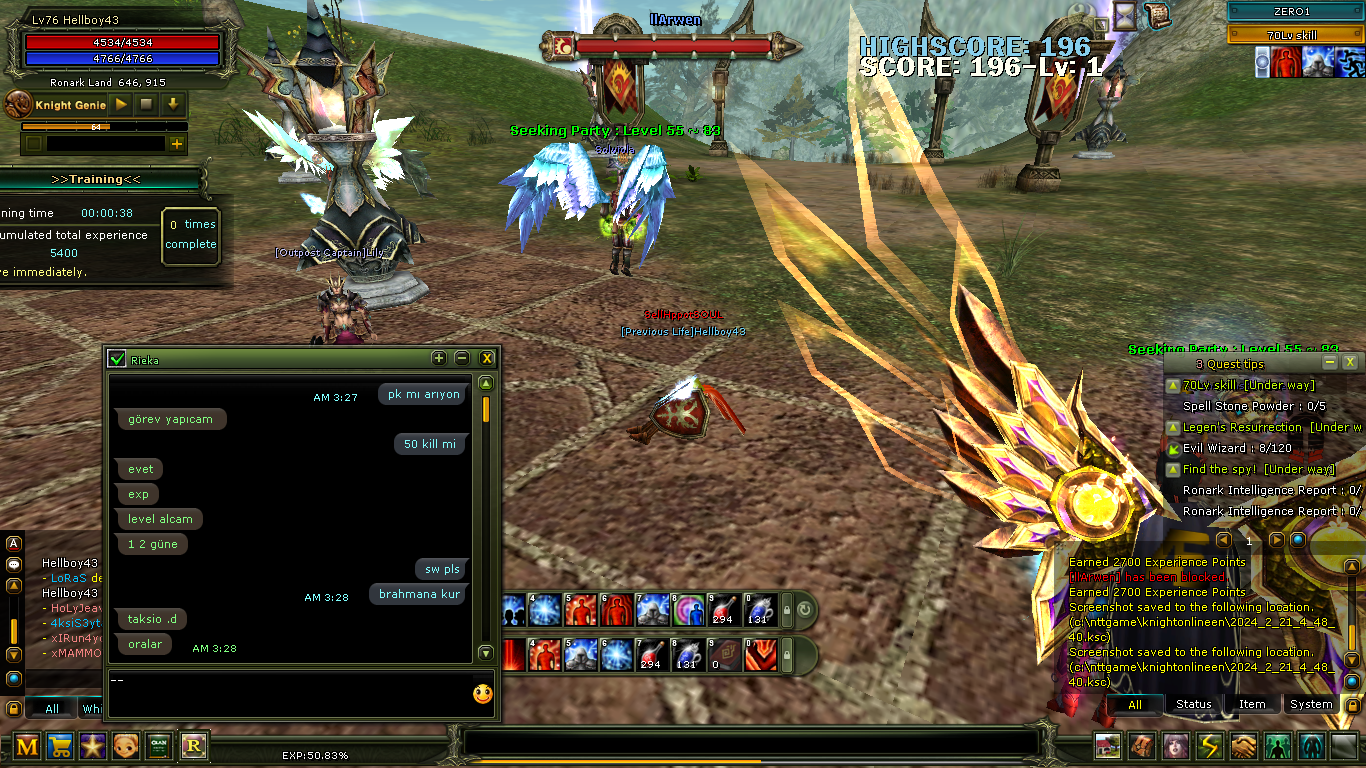Viewport: 1366px width, 768px height.
Task: Open the yellow M menu button
Action: (x=28, y=746)
